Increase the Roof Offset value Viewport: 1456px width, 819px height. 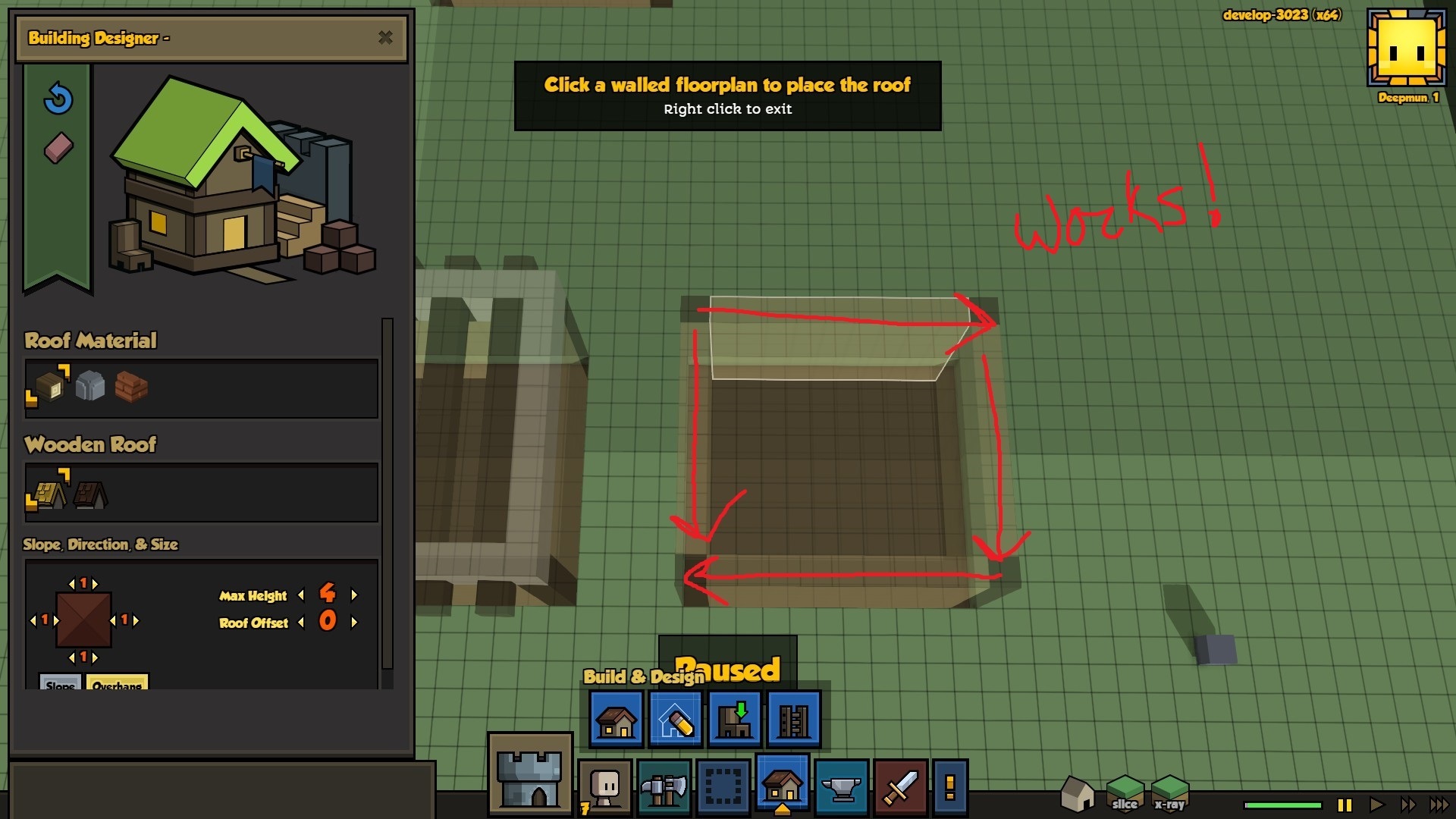point(354,623)
